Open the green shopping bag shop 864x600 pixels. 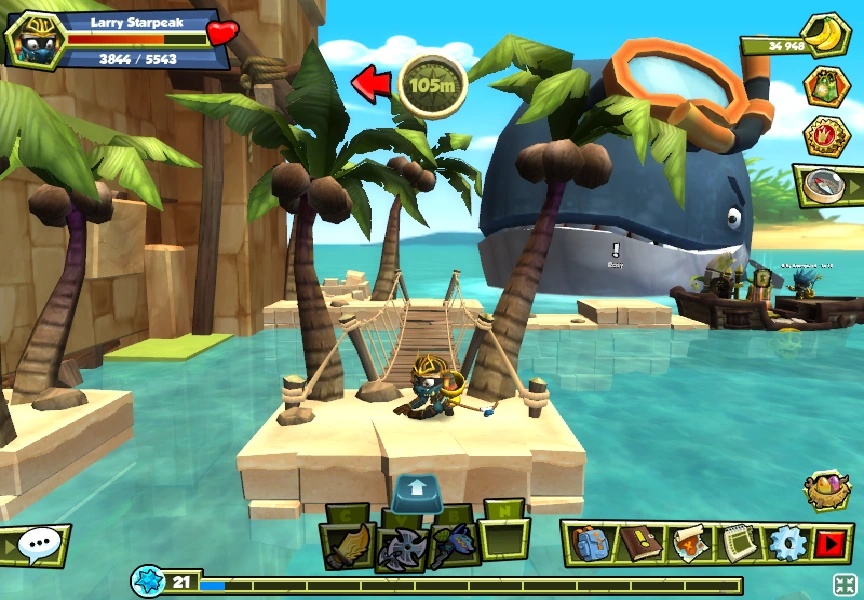pyautogui.click(x=826, y=86)
